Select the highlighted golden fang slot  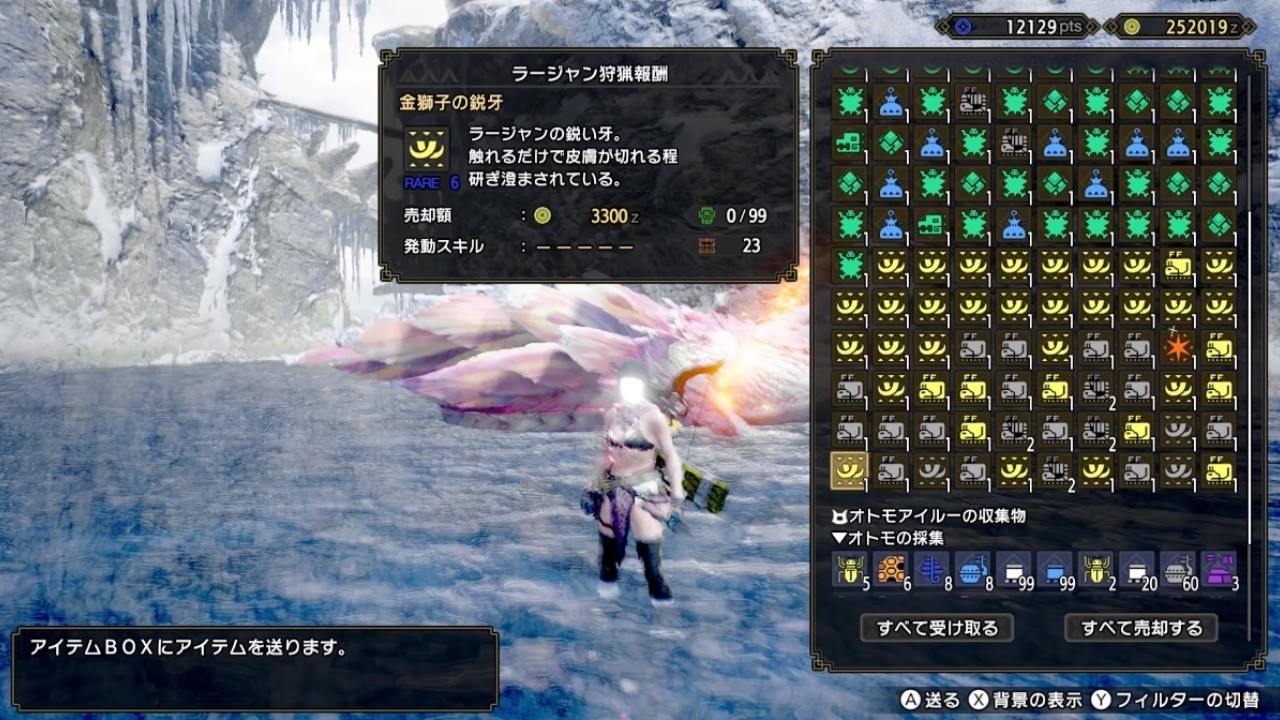tap(849, 470)
